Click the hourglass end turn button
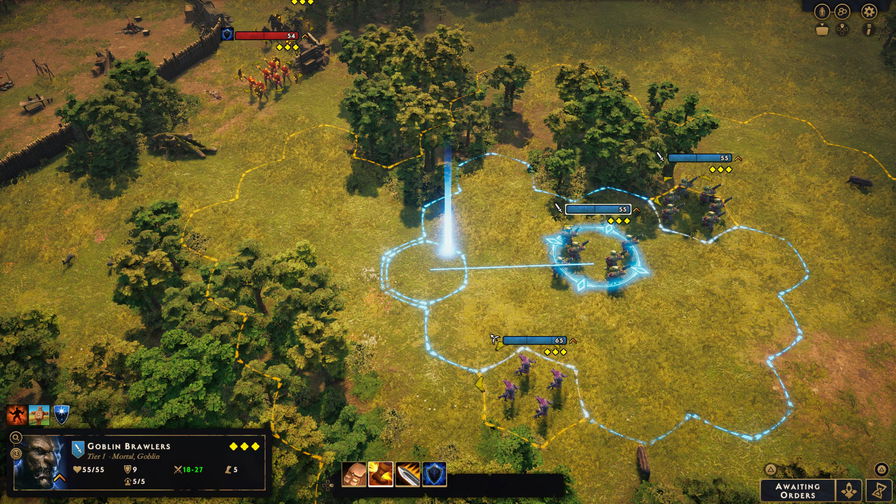 (x=877, y=491)
